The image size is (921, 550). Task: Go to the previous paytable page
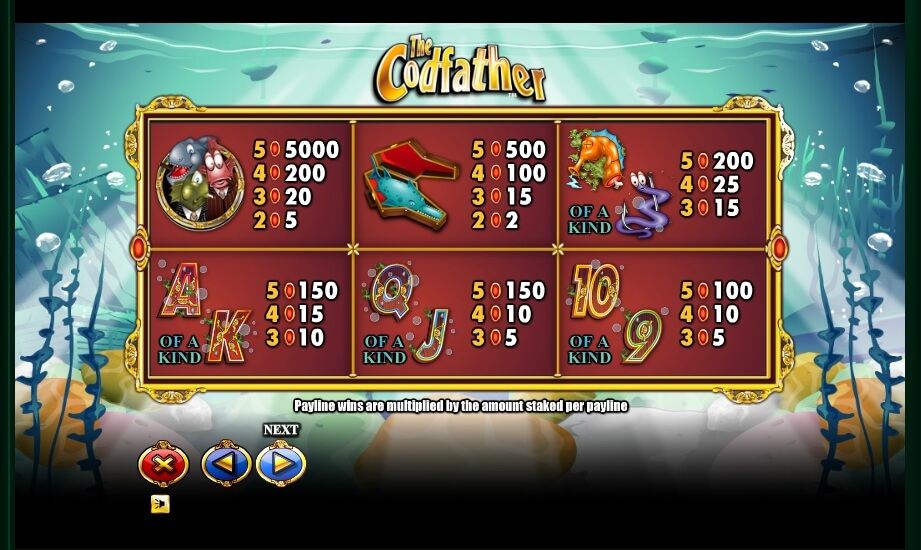pos(226,465)
